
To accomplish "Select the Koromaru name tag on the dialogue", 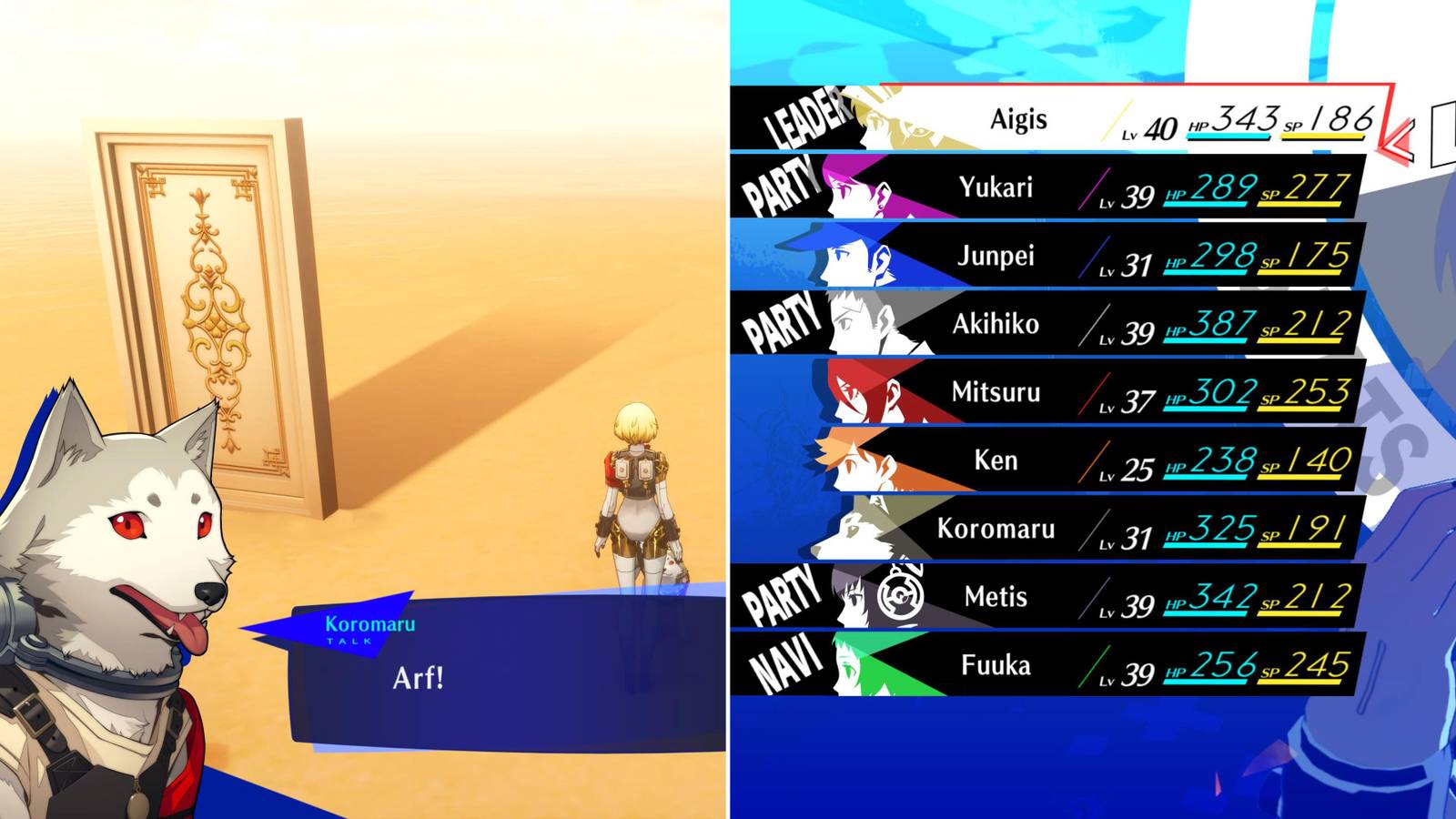I will point(369,626).
